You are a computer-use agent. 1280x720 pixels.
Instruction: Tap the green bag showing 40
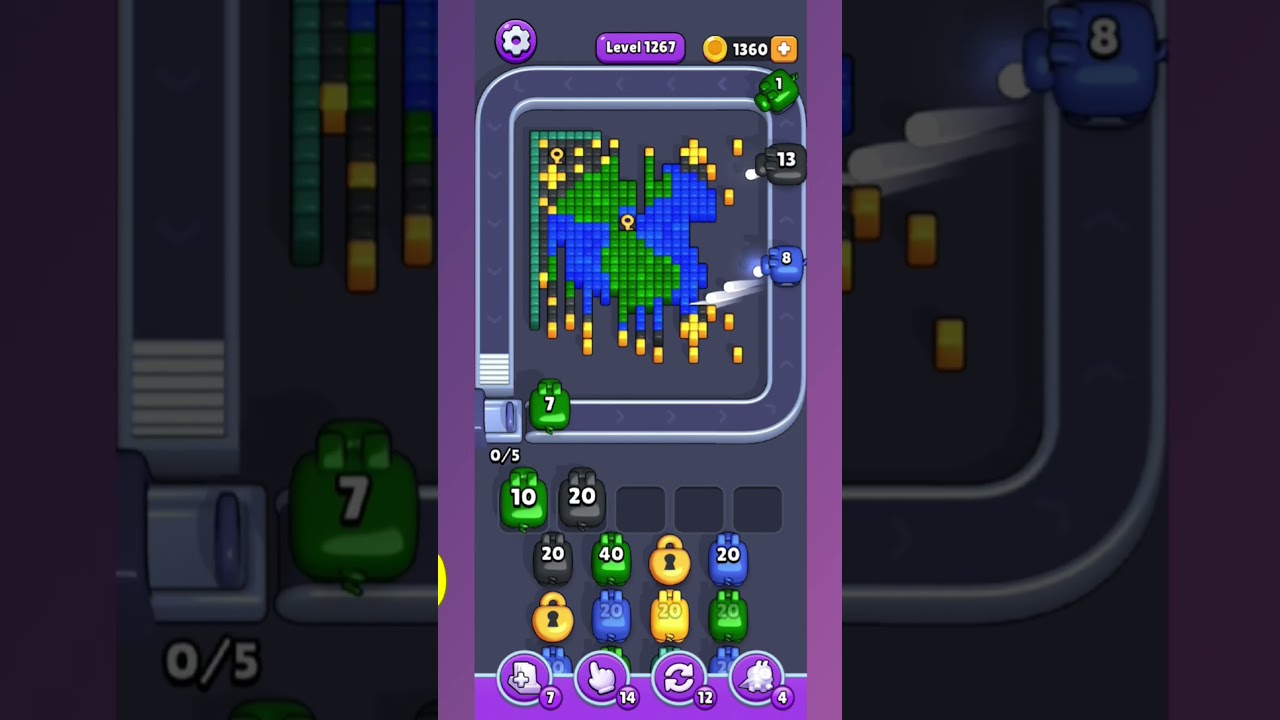coord(612,556)
